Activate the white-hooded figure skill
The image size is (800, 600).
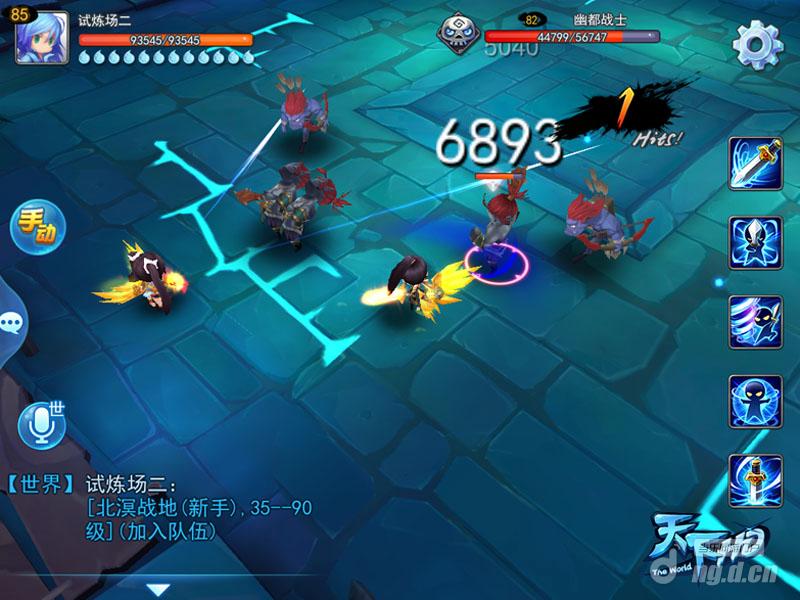(755, 241)
